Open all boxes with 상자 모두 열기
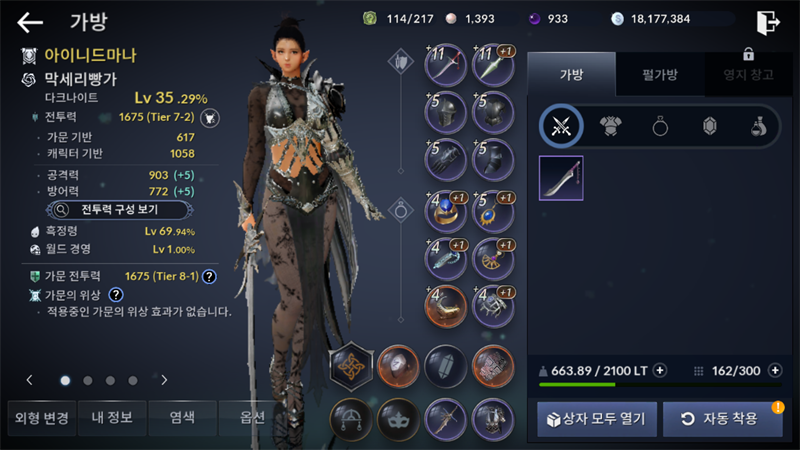 (597, 418)
